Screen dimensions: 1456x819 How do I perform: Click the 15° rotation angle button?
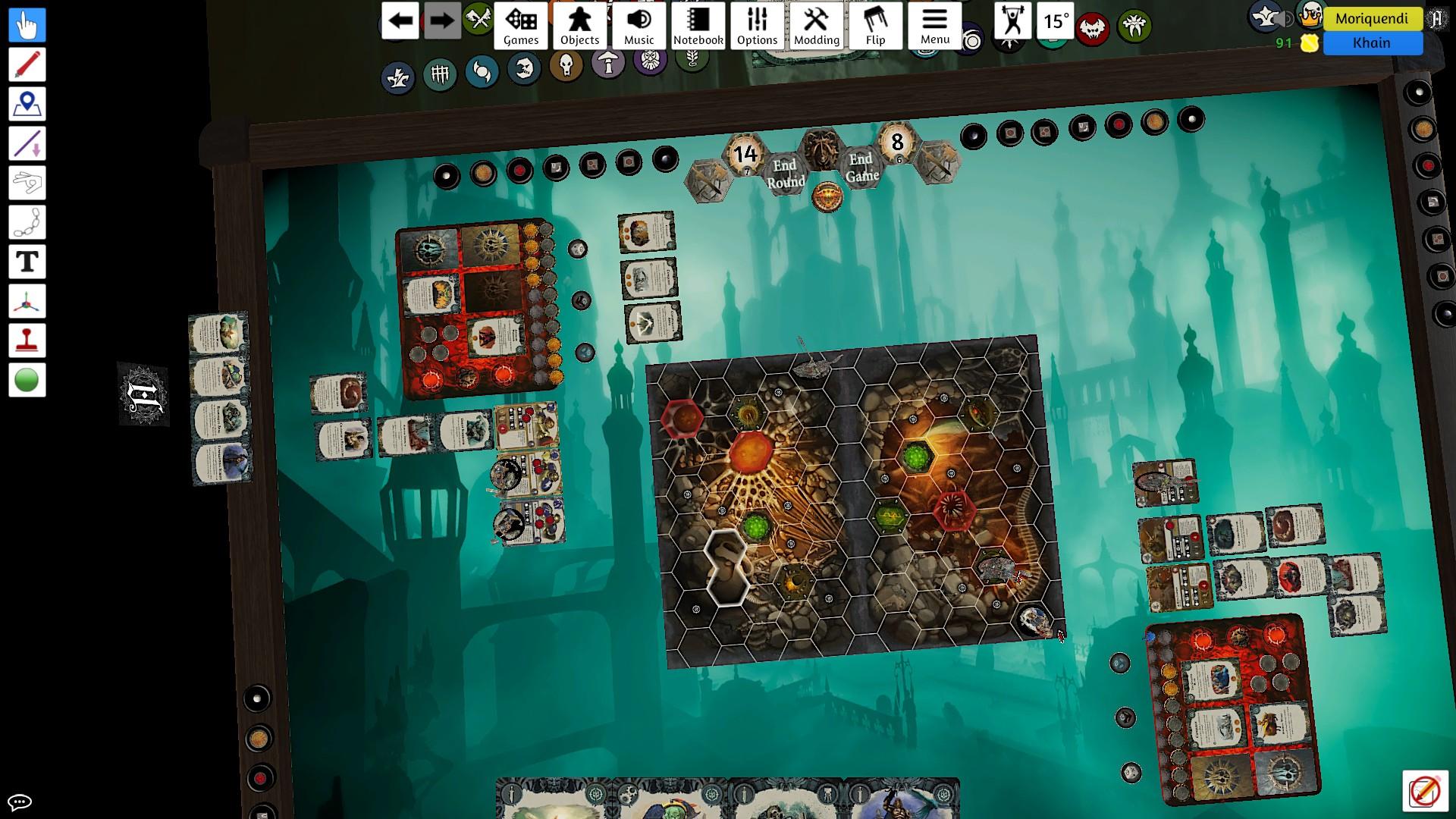1056,20
